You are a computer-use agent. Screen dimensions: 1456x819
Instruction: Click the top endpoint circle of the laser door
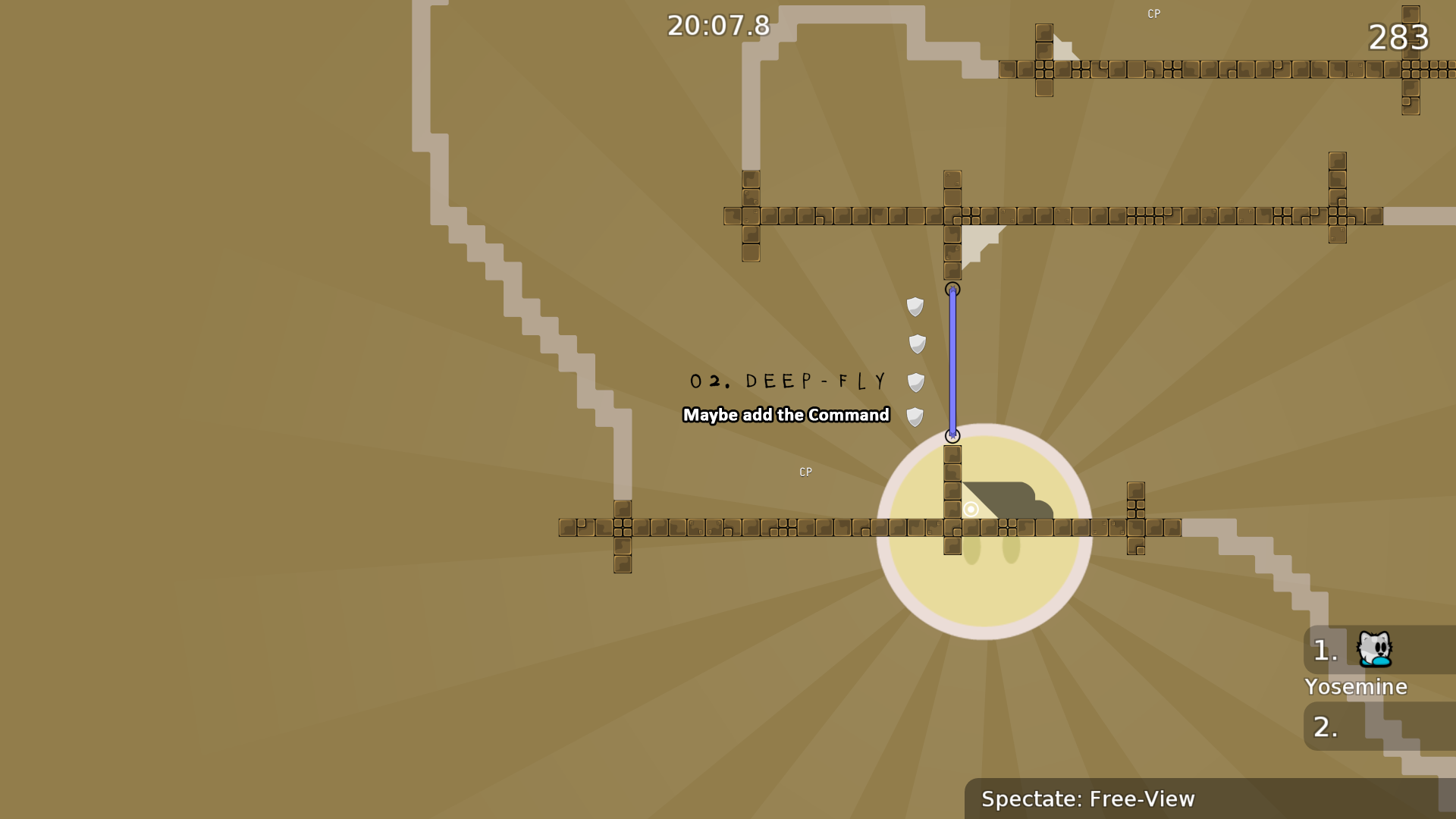953,289
